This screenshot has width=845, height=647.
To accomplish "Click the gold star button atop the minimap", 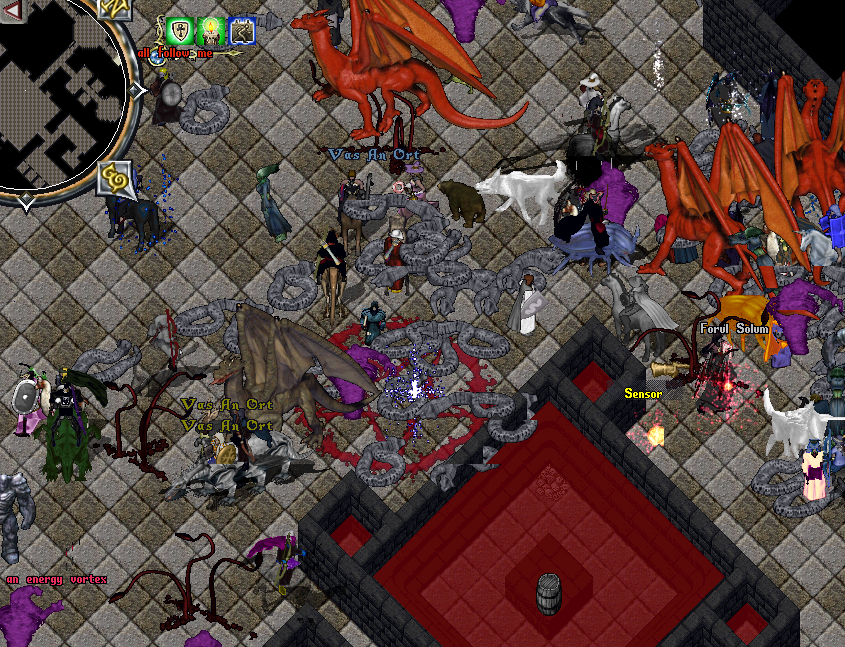I will (115, 8).
